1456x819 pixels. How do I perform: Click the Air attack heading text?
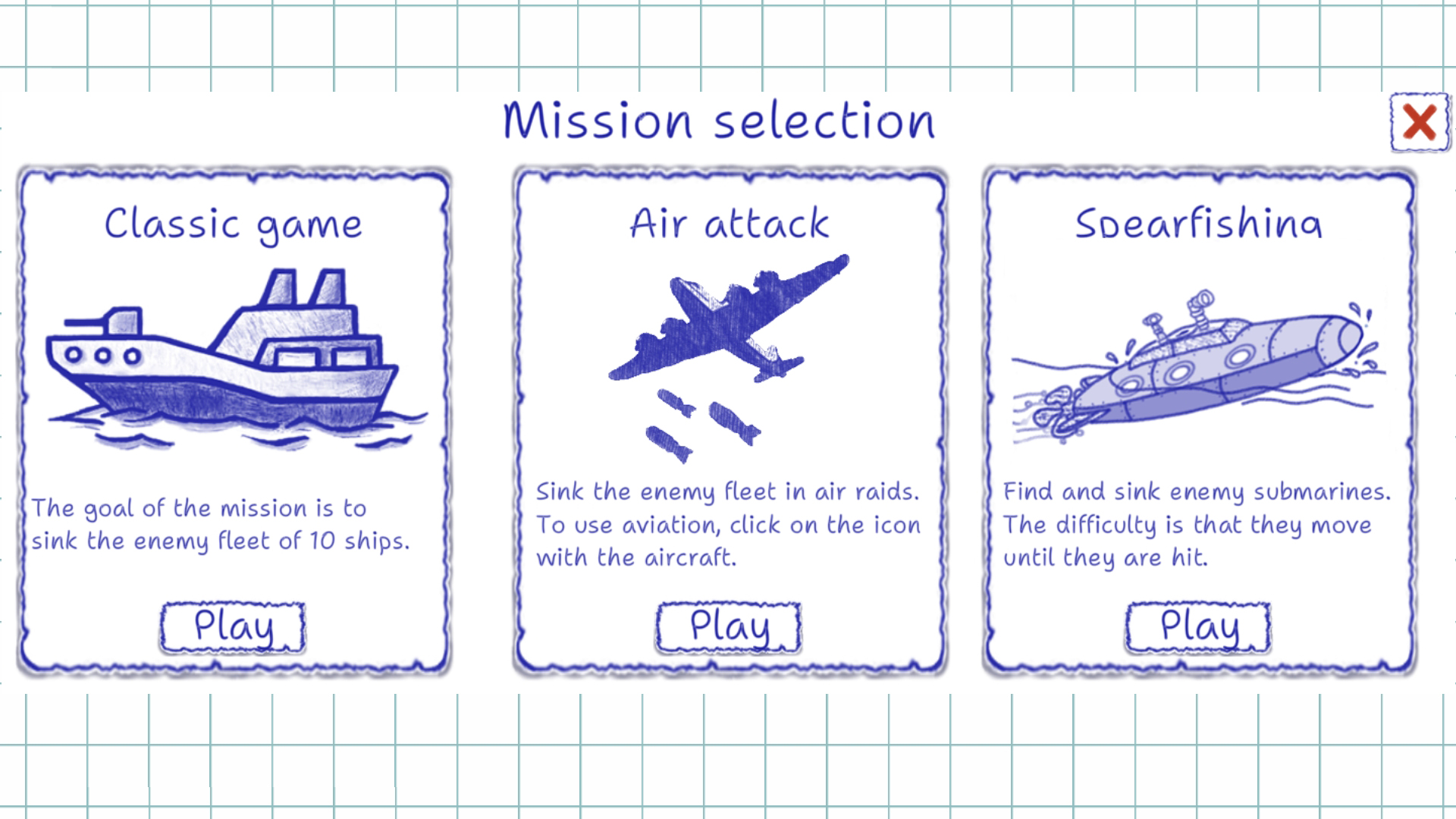(730, 222)
